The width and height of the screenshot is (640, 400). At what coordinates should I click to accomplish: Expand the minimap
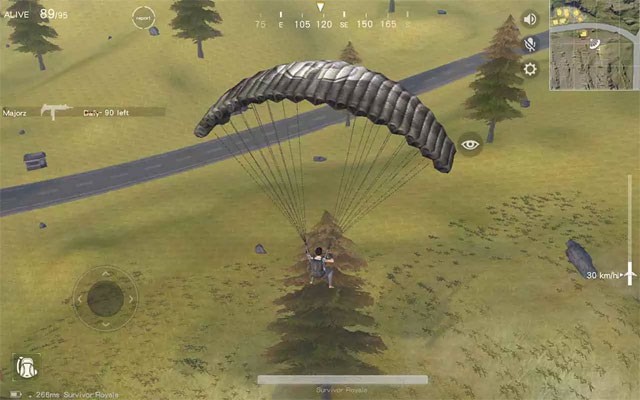594,45
